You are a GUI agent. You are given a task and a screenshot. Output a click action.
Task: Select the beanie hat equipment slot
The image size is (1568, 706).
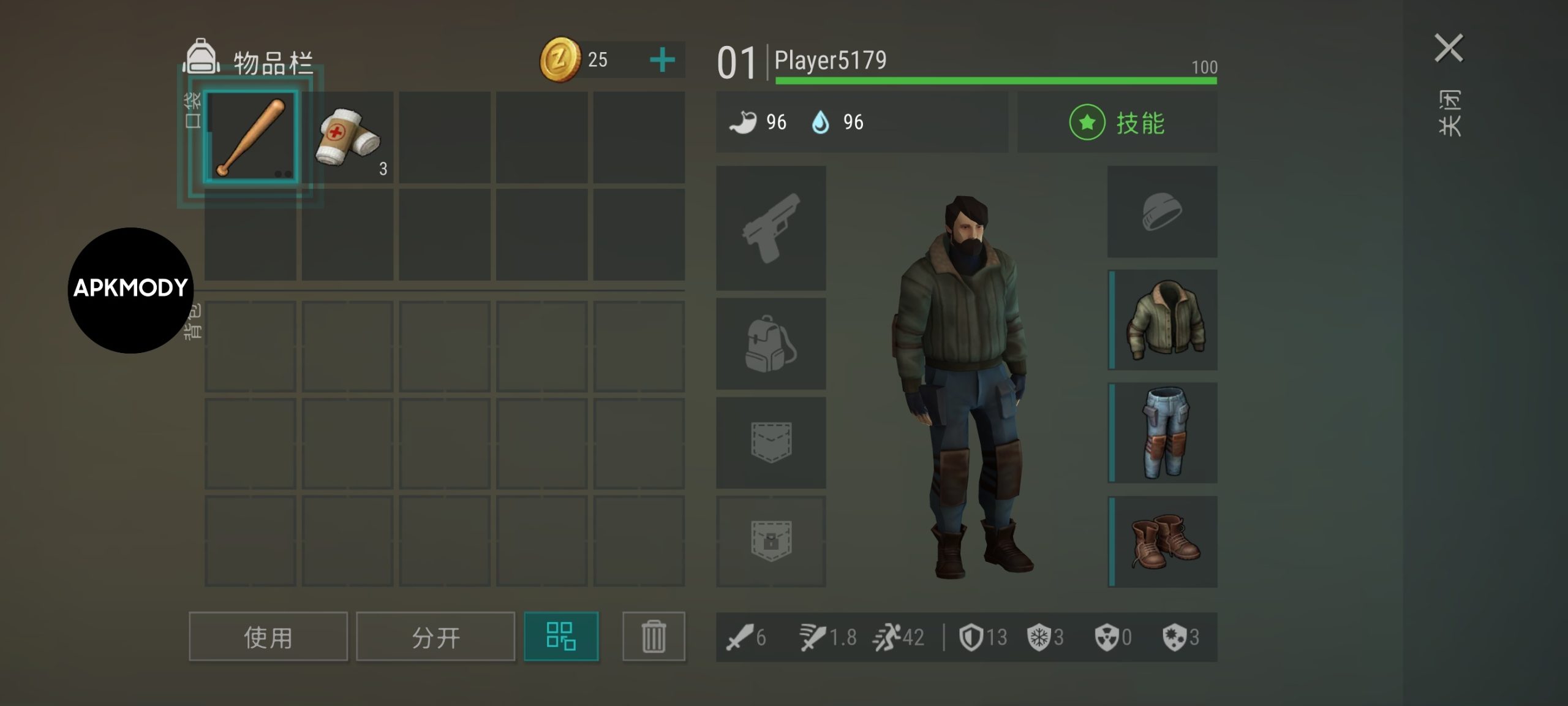click(1162, 212)
